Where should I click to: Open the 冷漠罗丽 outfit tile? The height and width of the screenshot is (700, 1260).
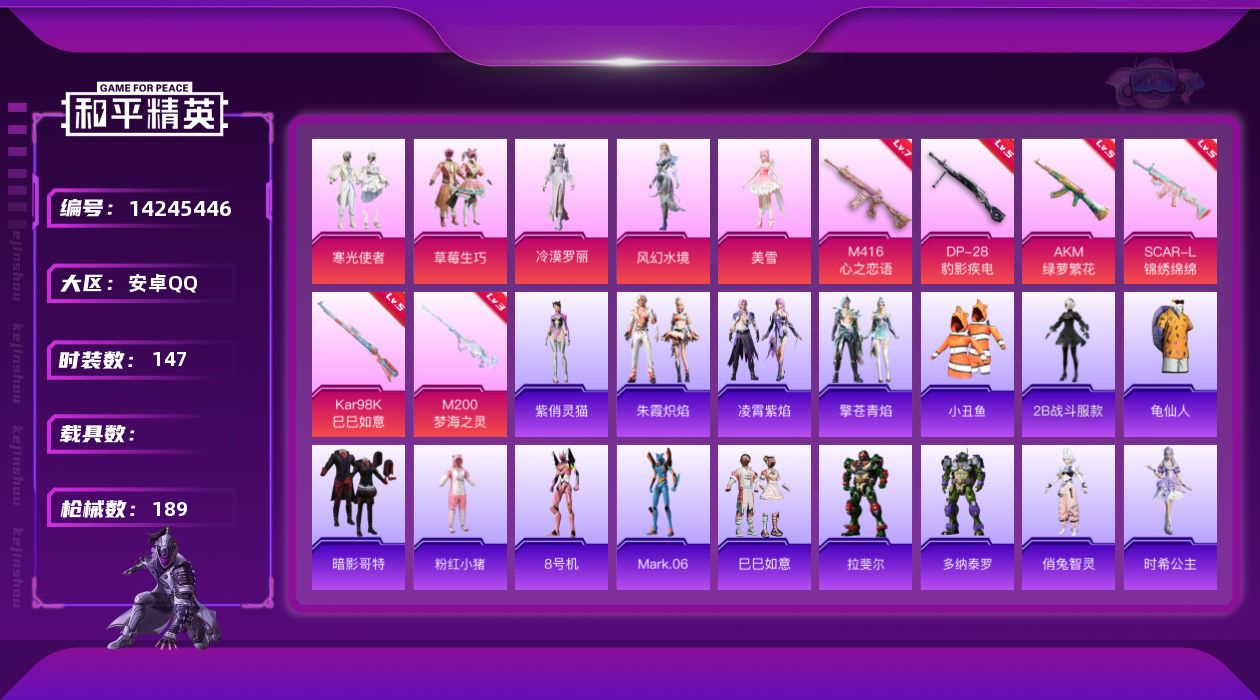[x=561, y=210]
